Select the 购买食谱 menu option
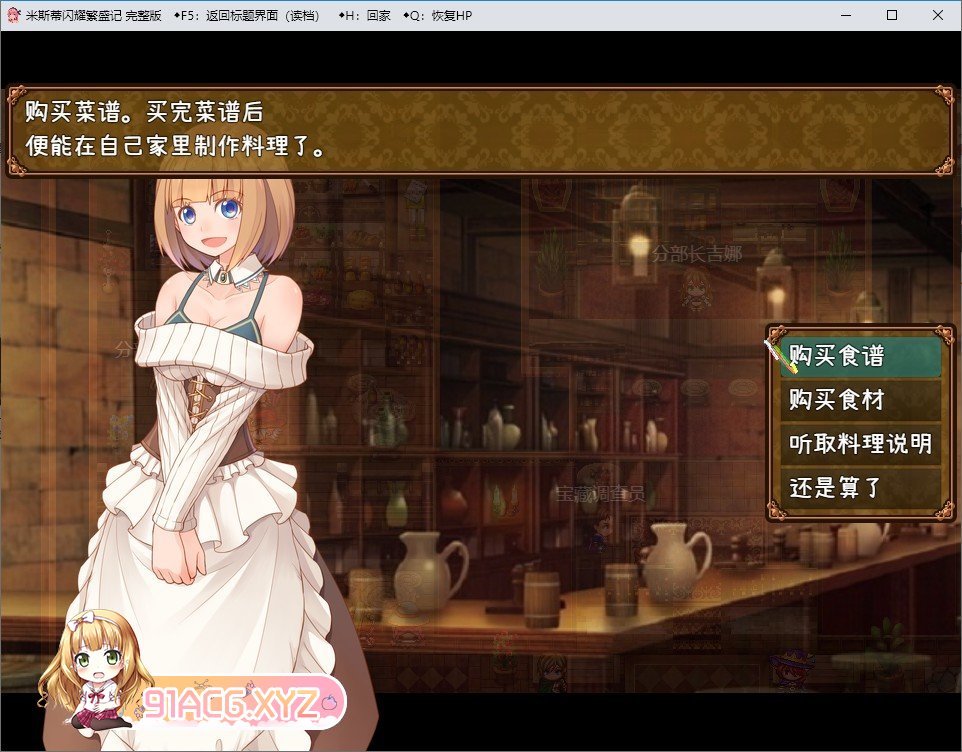 pyautogui.click(x=858, y=357)
